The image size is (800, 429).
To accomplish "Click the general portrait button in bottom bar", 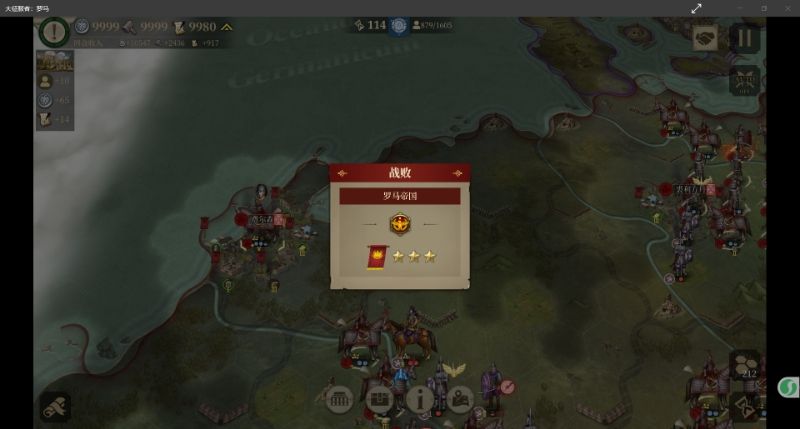I will click(459, 397).
